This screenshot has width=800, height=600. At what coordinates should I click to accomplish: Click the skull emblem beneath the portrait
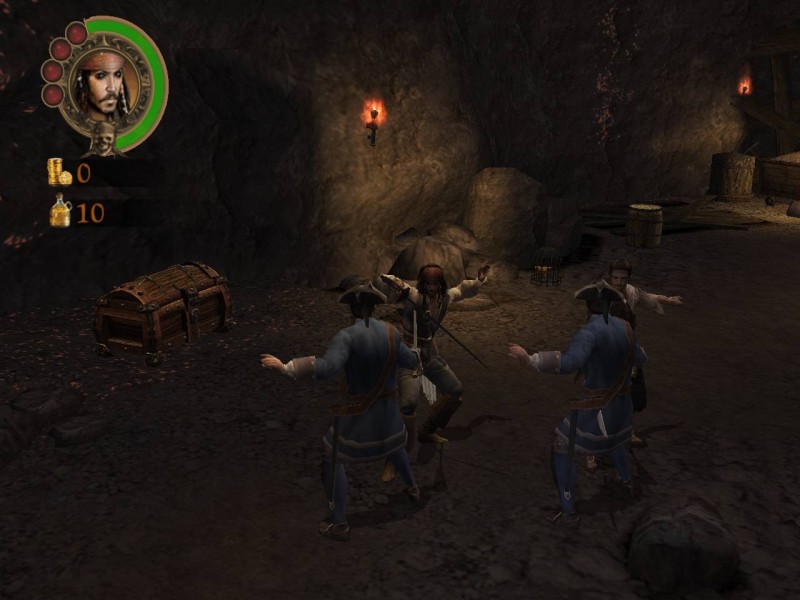coord(101,138)
